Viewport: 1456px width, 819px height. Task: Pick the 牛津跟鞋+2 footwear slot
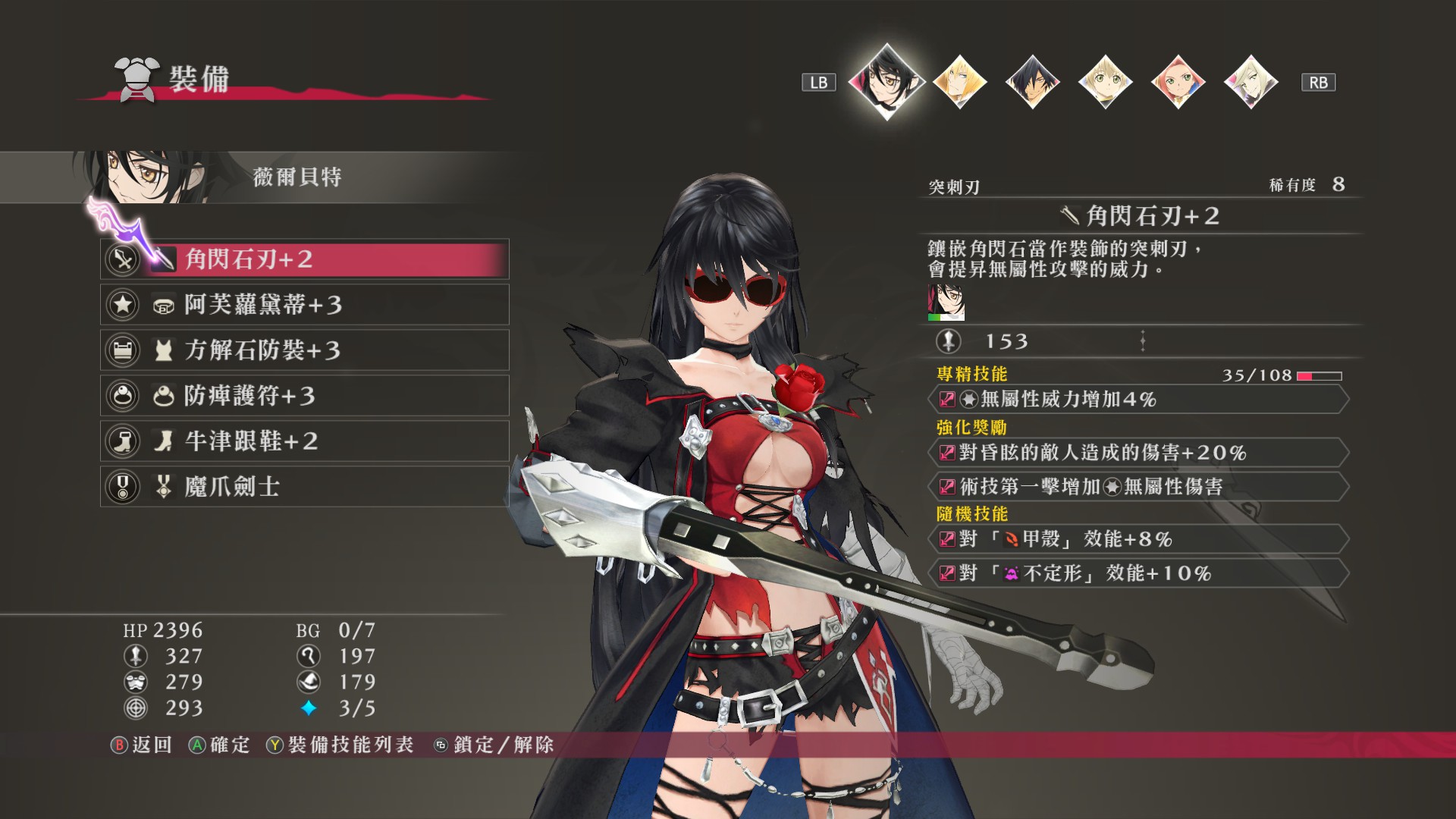click(304, 441)
